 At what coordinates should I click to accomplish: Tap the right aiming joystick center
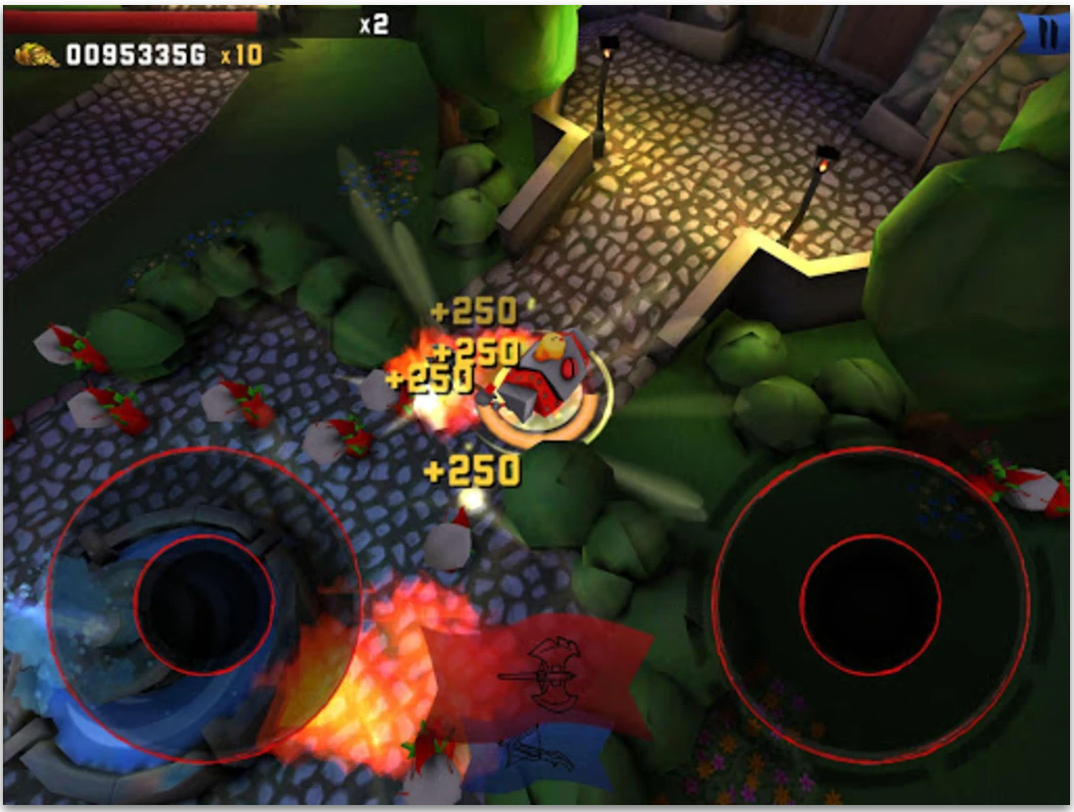870,604
